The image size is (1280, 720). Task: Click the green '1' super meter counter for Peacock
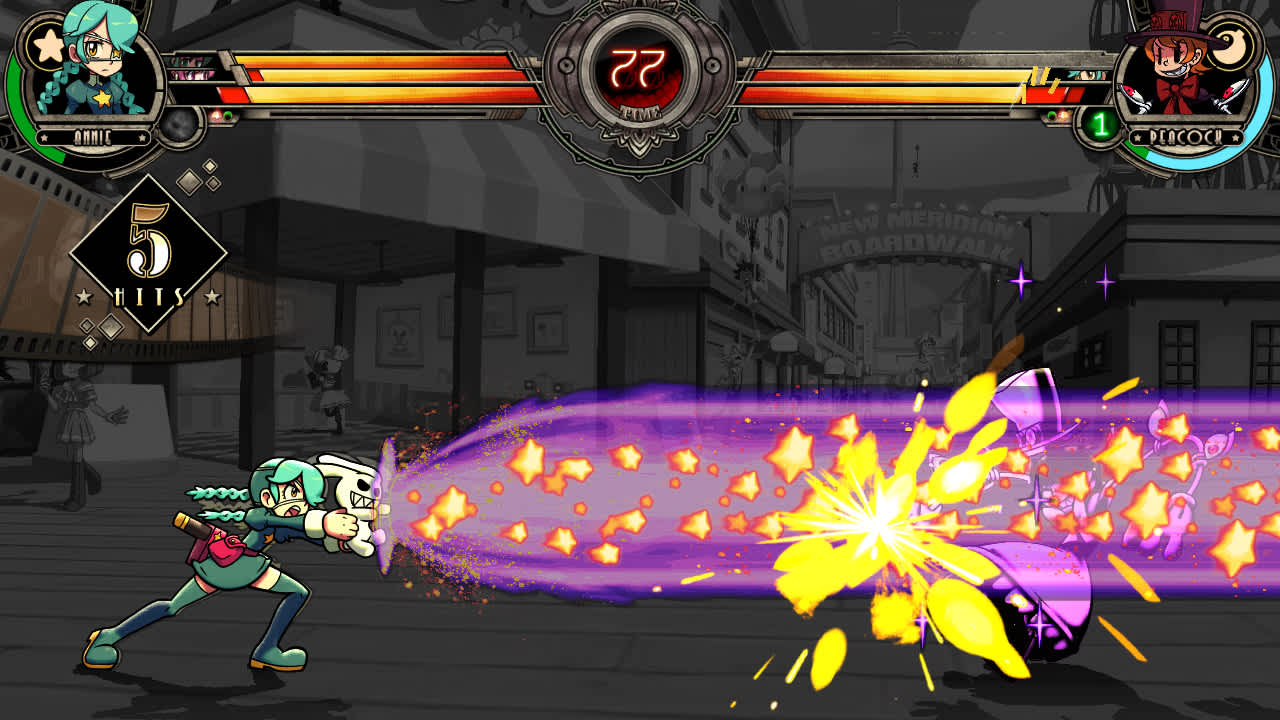1100,124
